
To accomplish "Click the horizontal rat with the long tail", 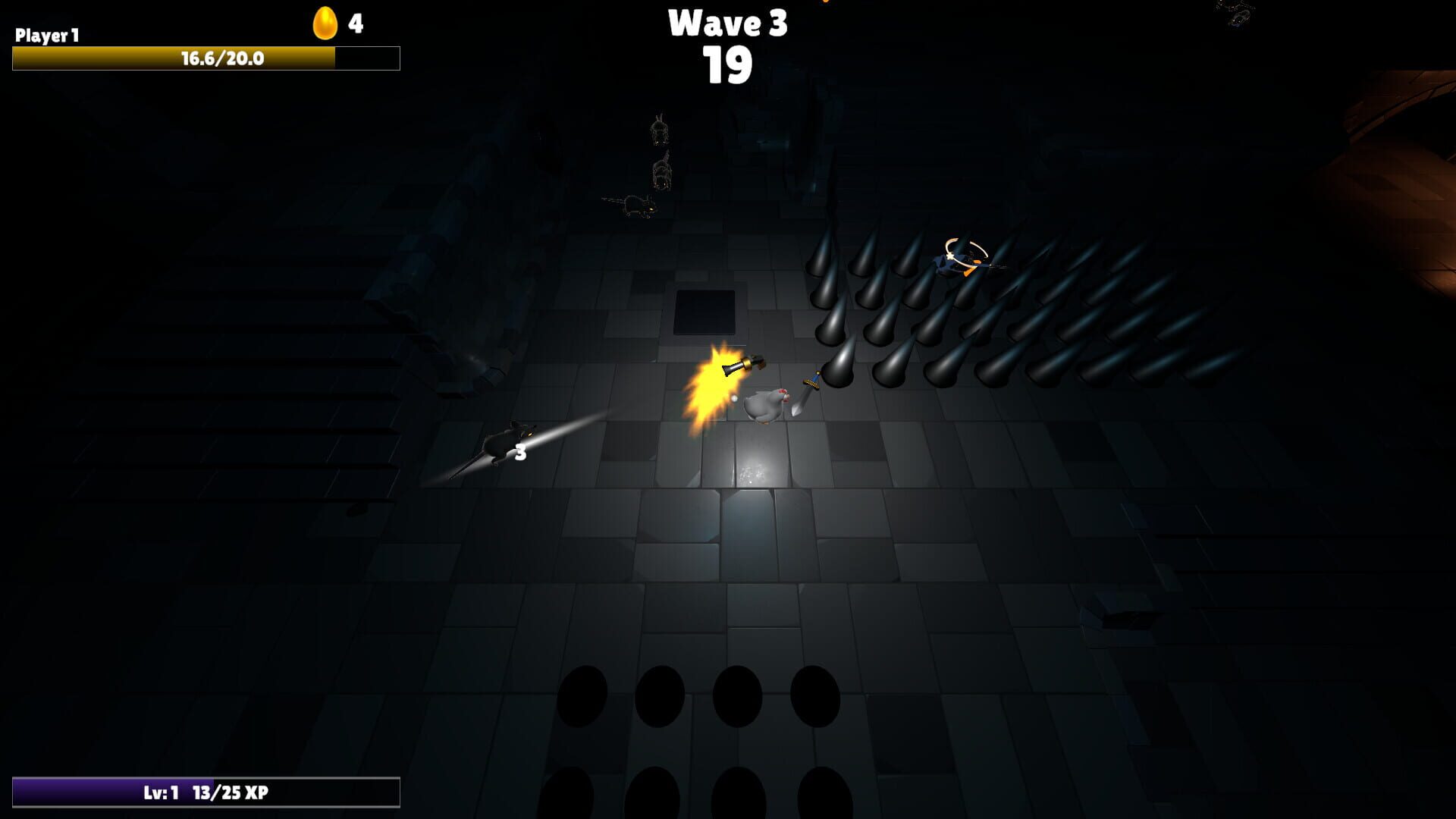I will coord(637,205).
